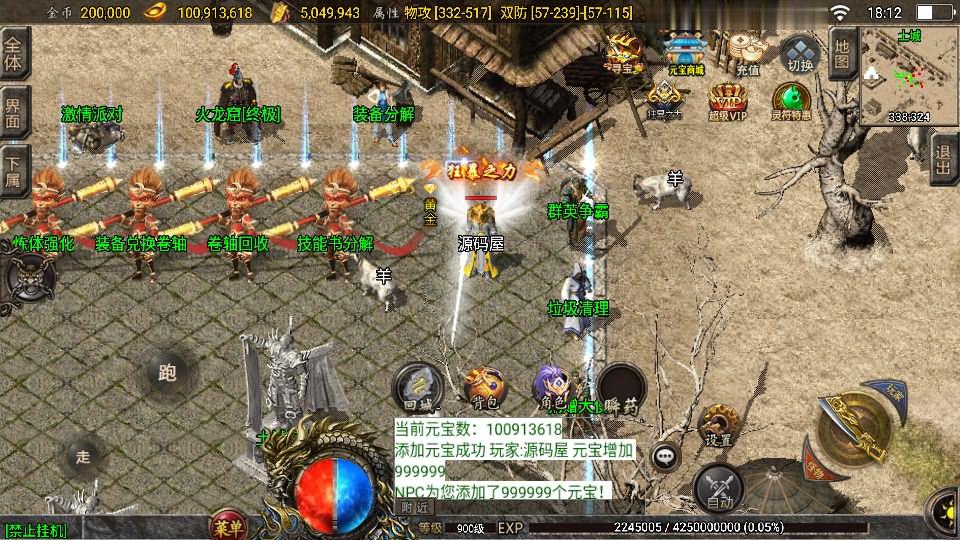Open the 灵符特惠 green gem icon
The width and height of the screenshot is (960, 540).
(x=790, y=101)
